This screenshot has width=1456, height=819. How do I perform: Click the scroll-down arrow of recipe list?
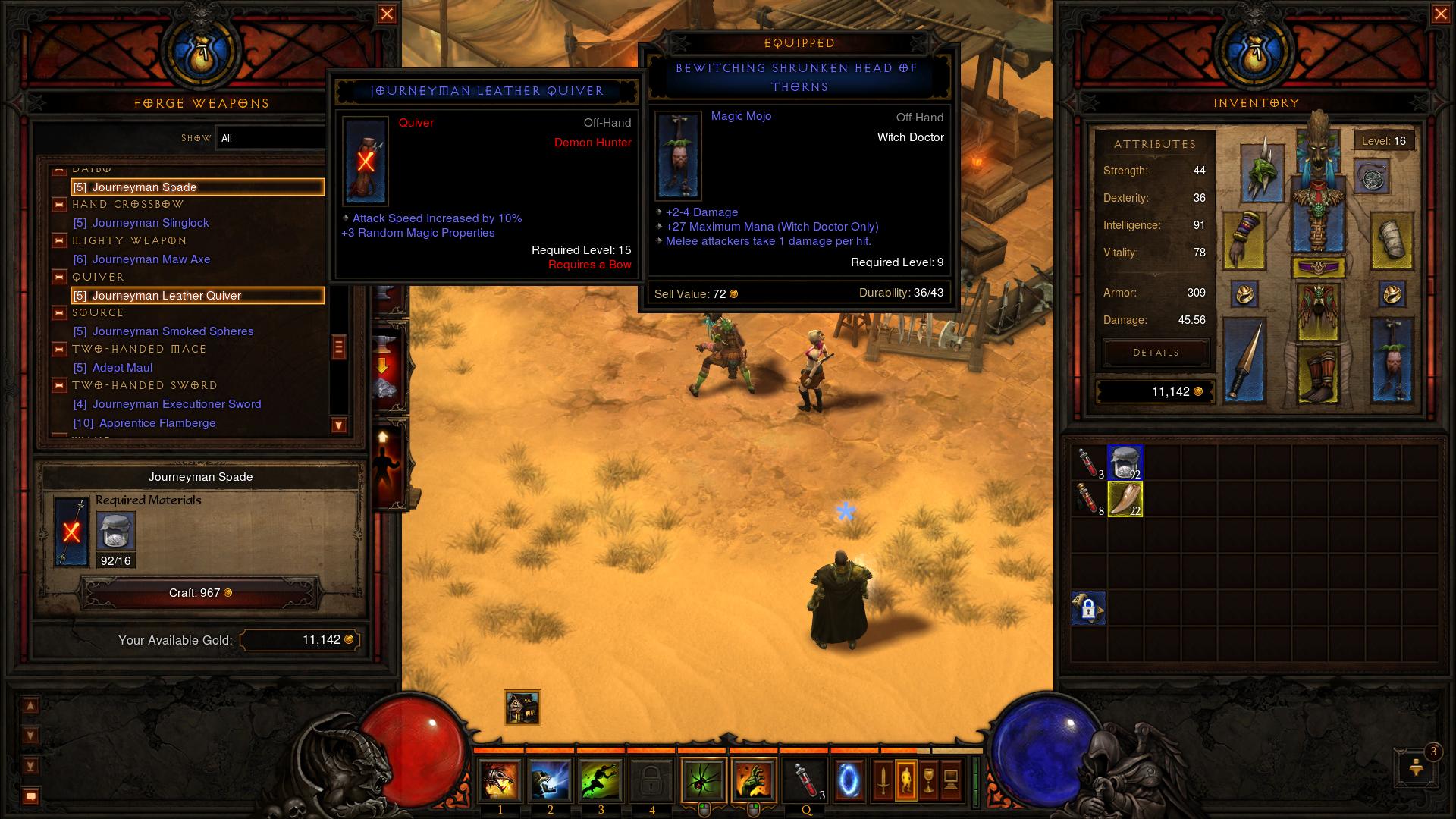(x=339, y=425)
